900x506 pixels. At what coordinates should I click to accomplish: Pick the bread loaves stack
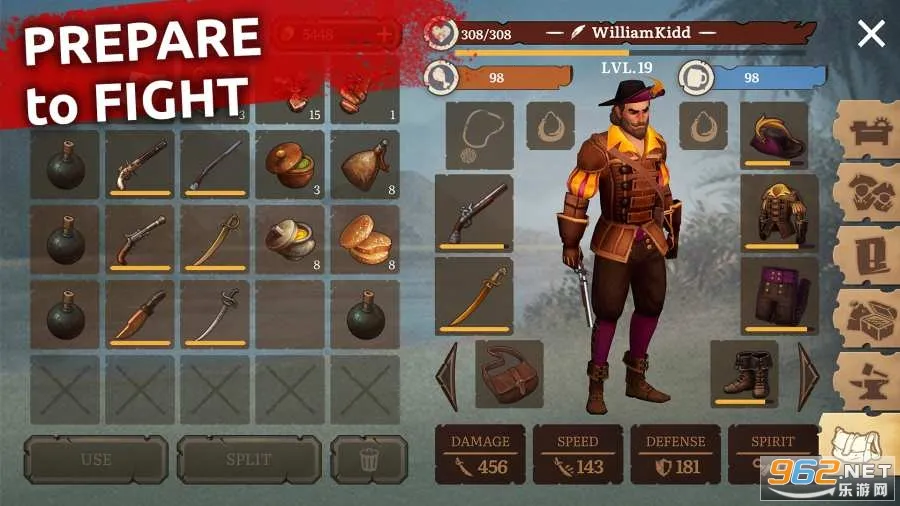(x=364, y=238)
